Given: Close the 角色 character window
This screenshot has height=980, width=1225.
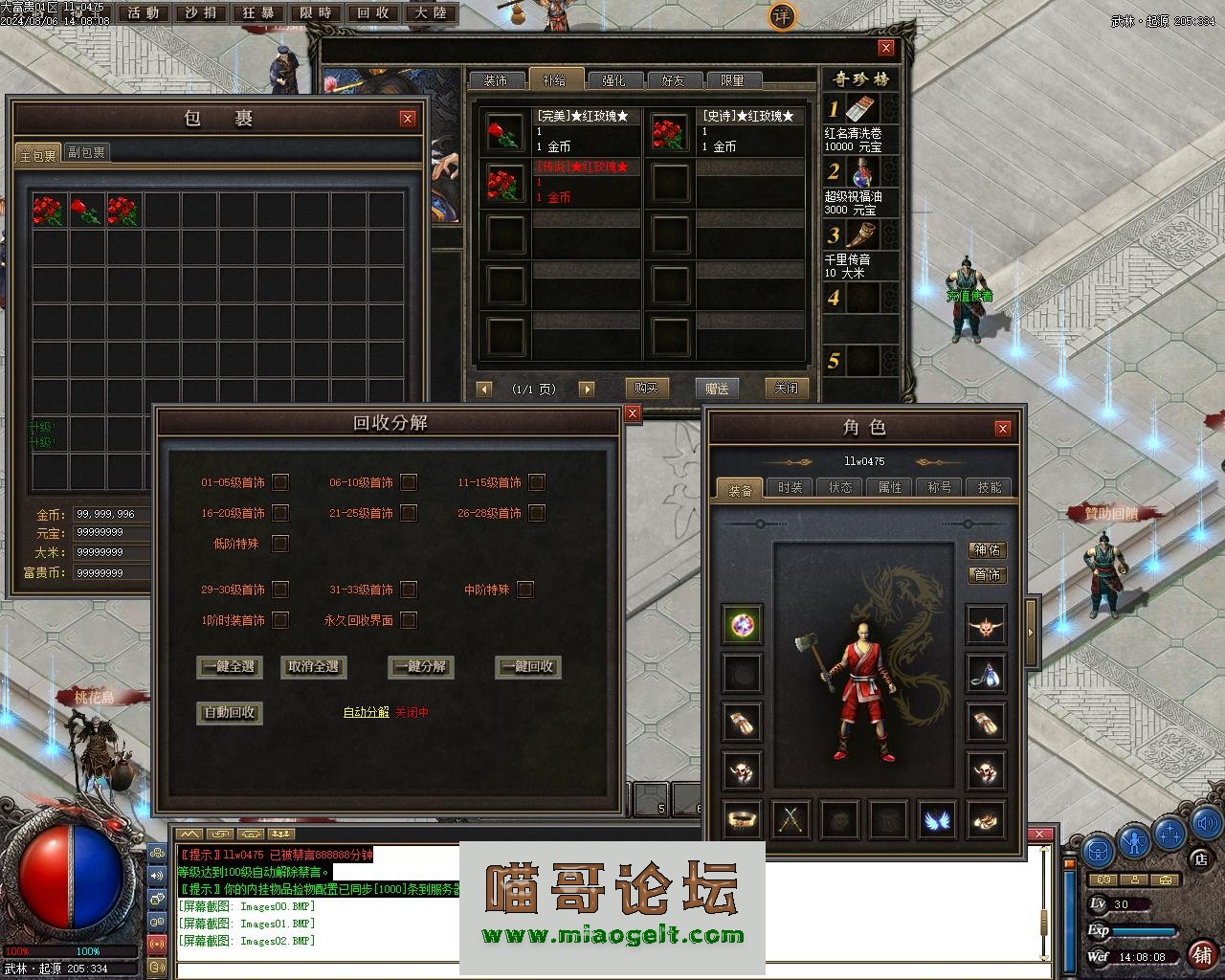Looking at the screenshot, I should pos(1002,428).
